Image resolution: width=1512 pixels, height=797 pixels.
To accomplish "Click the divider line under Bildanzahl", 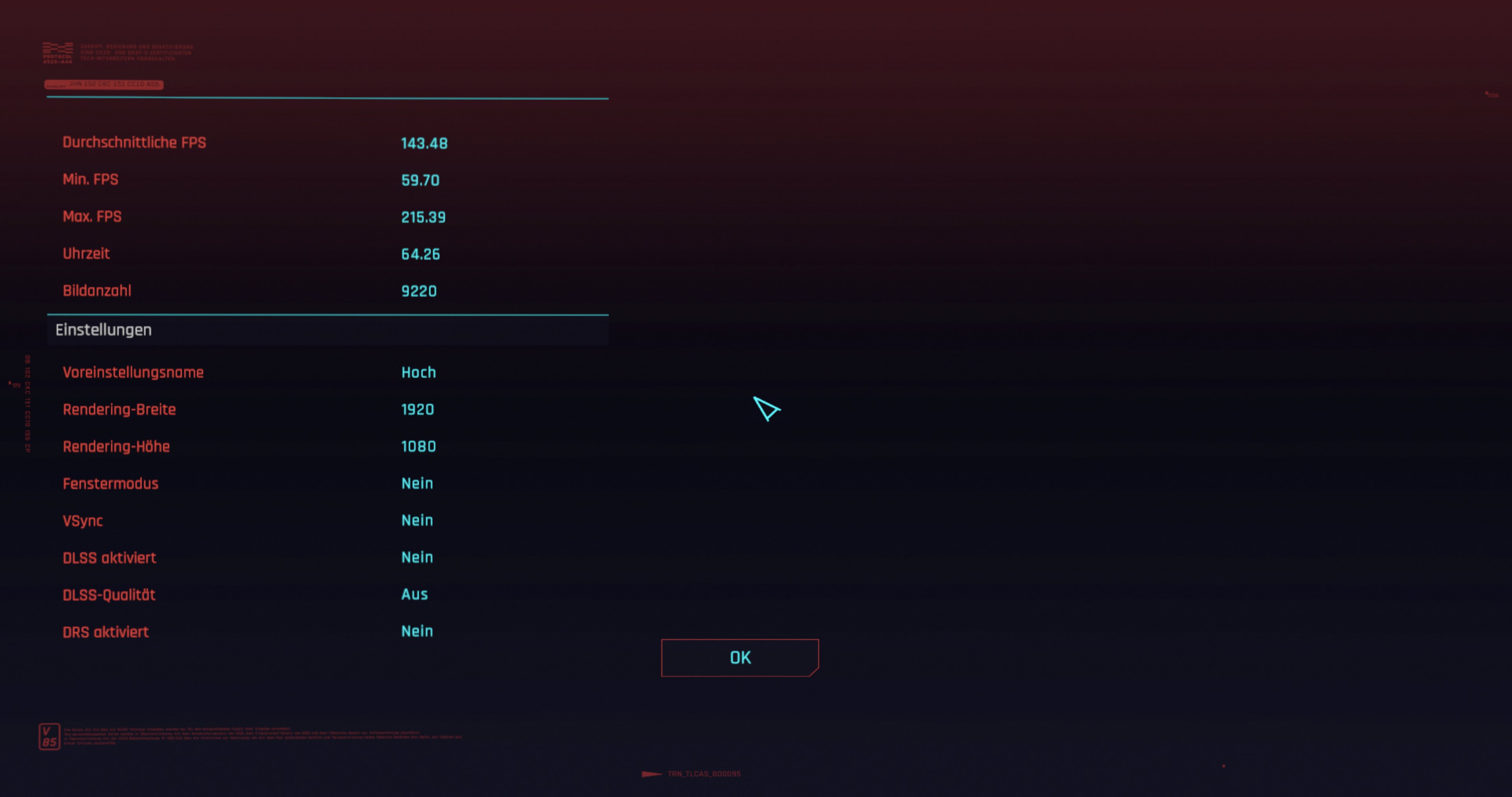I will 328,314.
